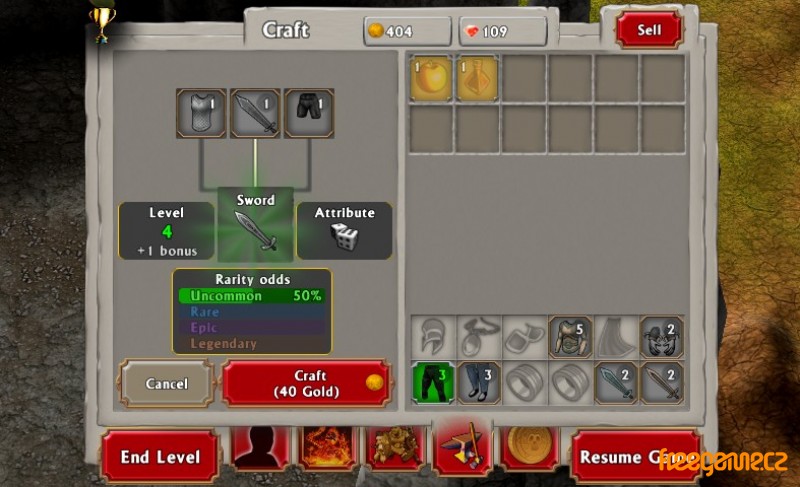Select the black pants recipe slot
The image size is (800, 487).
tap(309, 113)
